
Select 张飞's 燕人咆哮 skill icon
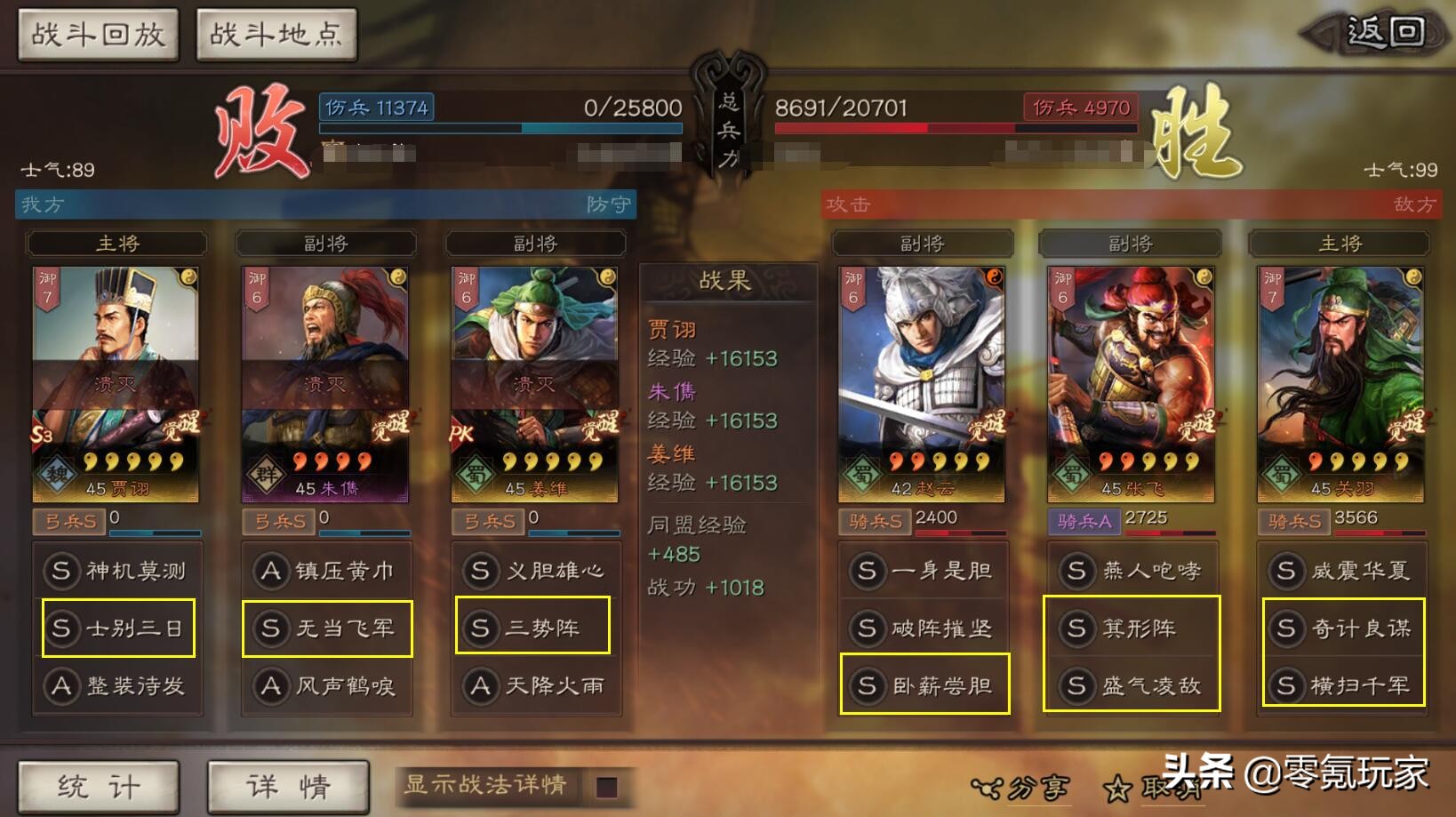tap(1076, 571)
